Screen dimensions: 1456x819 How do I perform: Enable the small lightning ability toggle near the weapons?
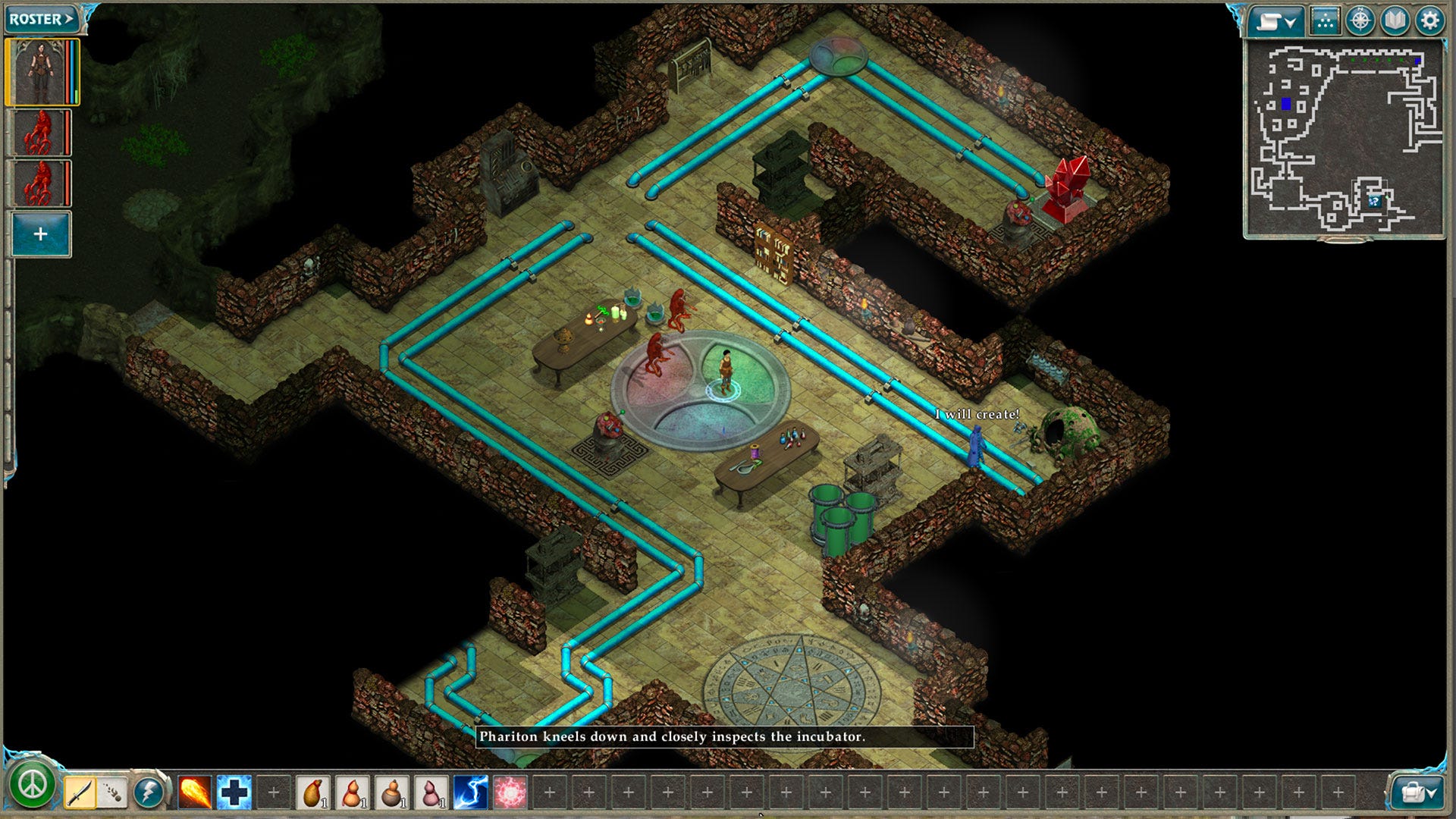pyautogui.click(x=149, y=791)
